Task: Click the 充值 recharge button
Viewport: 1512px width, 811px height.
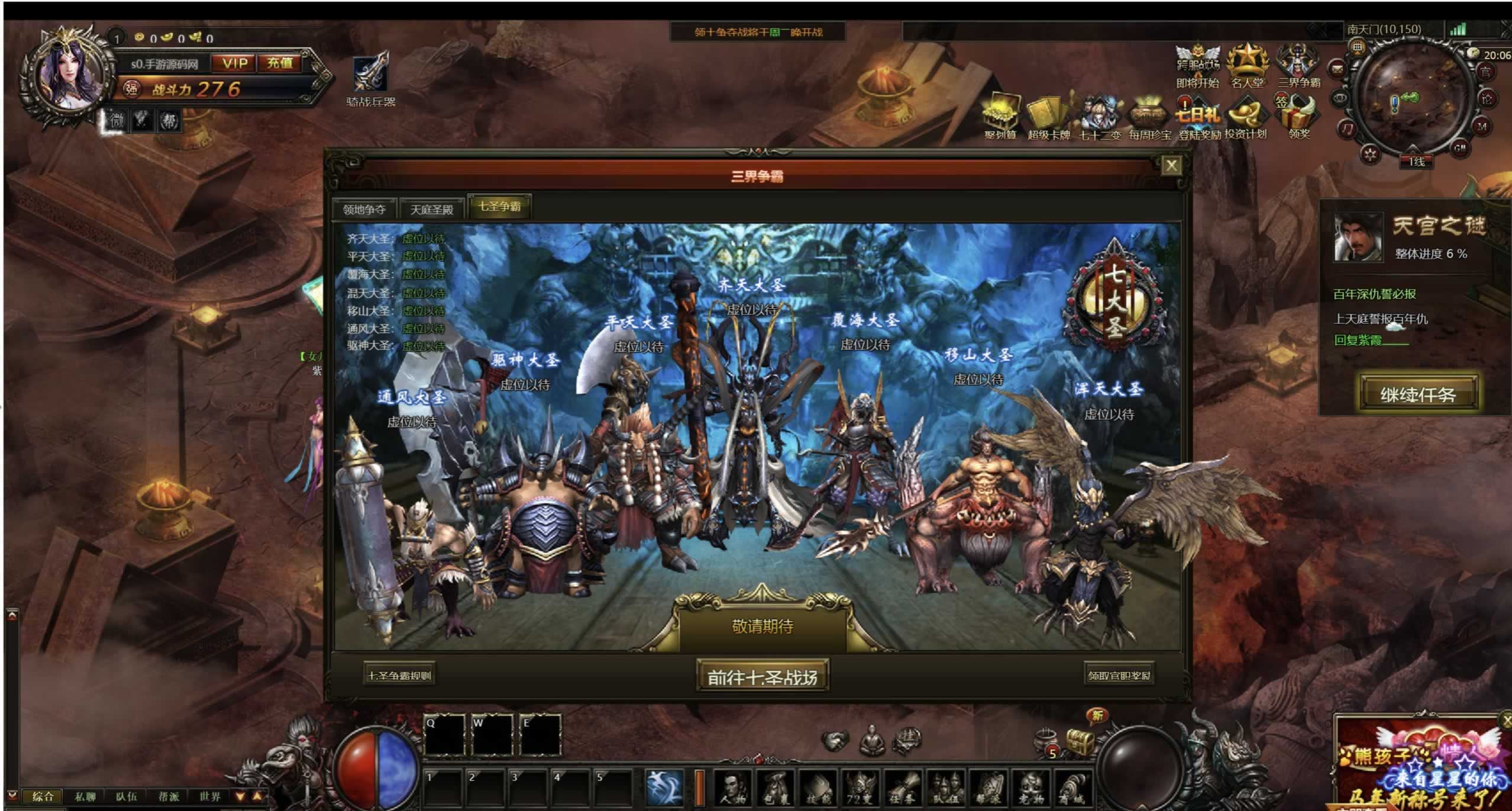Action: pyautogui.click(x=279, y=63)
